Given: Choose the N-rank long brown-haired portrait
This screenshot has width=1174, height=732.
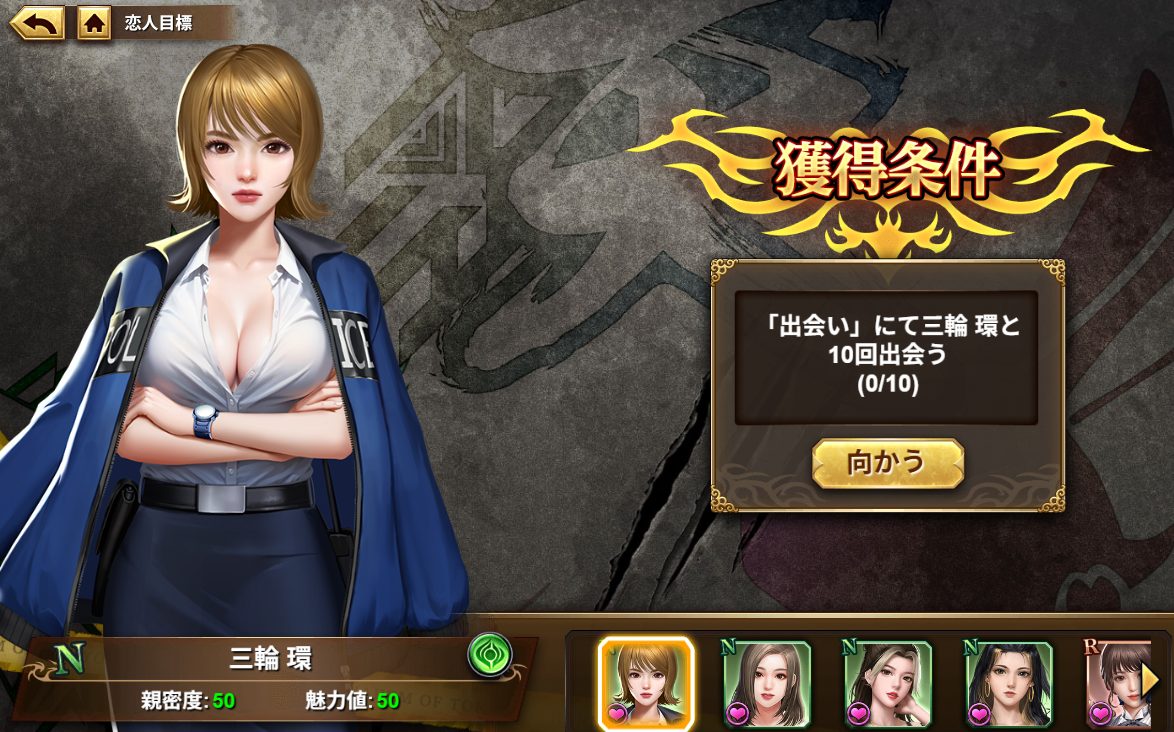Looking at the screenshot, I should coord(767,684).
